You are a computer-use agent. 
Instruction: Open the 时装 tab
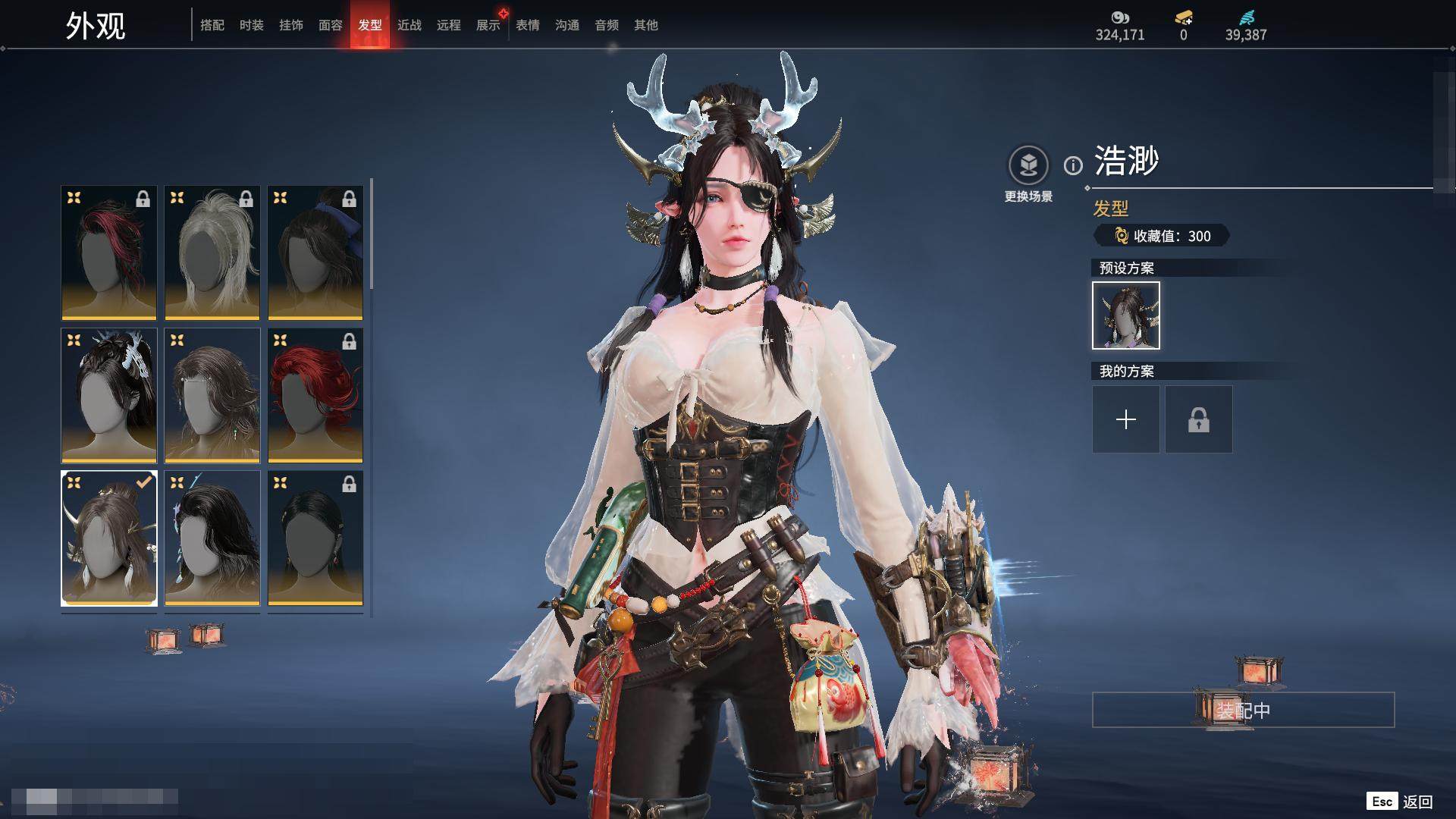click(x=252, y=25)
